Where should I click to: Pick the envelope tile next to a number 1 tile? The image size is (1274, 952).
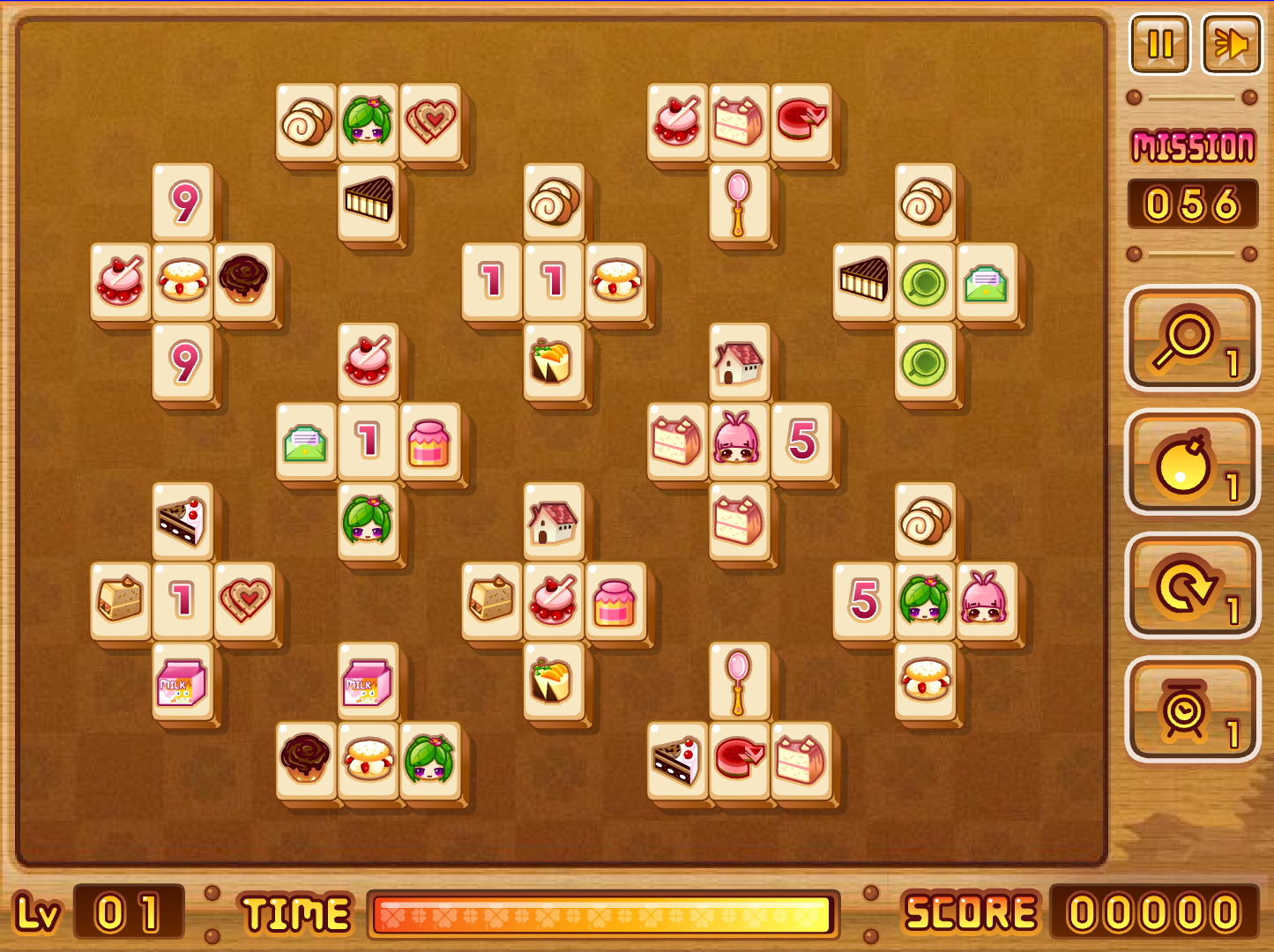click(306, 441)
